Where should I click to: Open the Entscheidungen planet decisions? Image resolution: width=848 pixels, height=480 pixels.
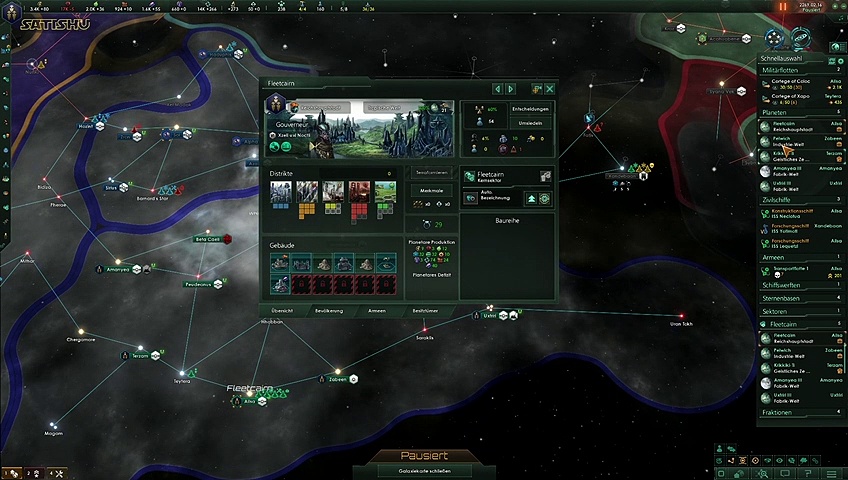point(531,108)
